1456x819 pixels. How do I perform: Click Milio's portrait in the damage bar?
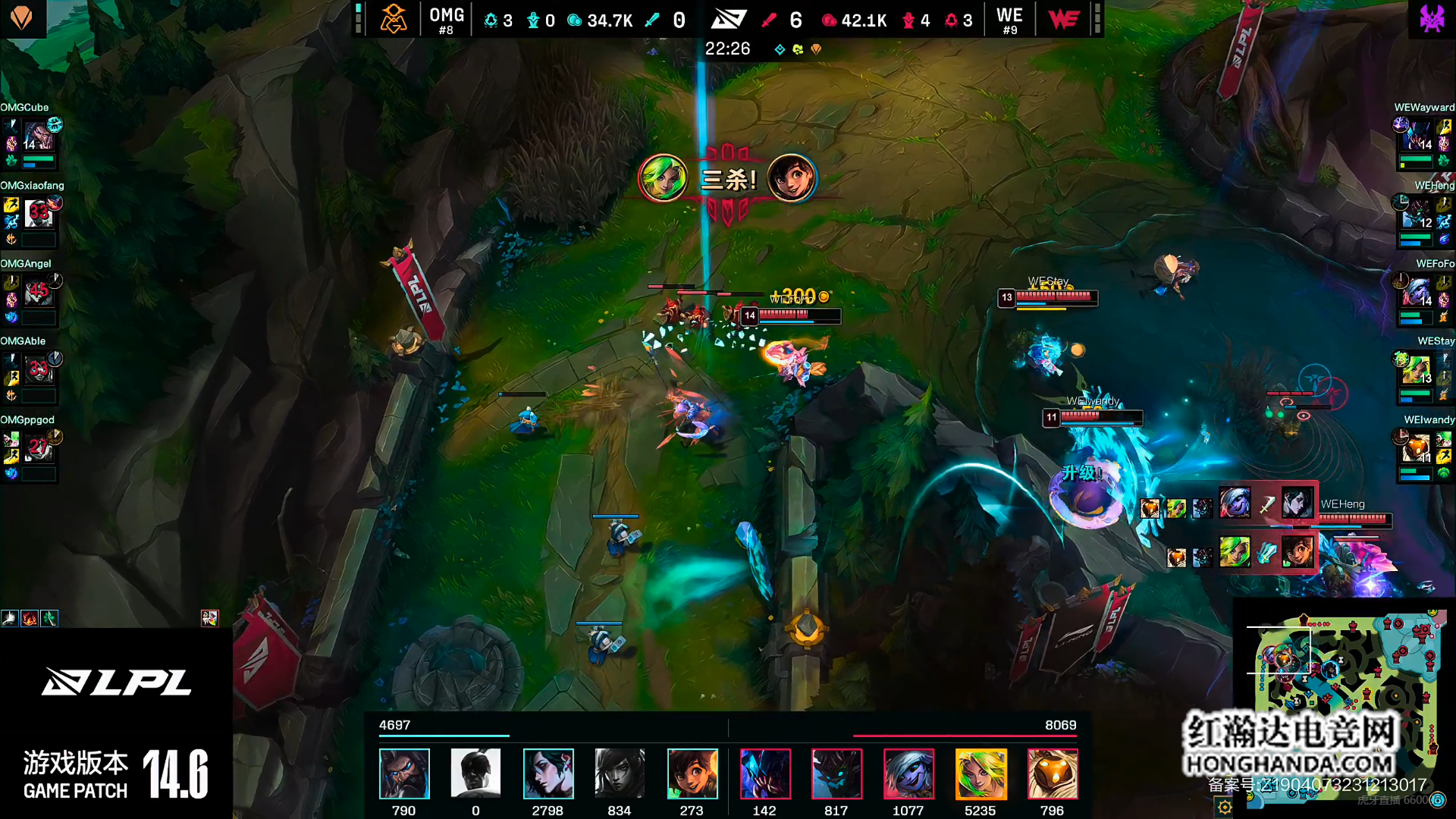pos(692,773)
